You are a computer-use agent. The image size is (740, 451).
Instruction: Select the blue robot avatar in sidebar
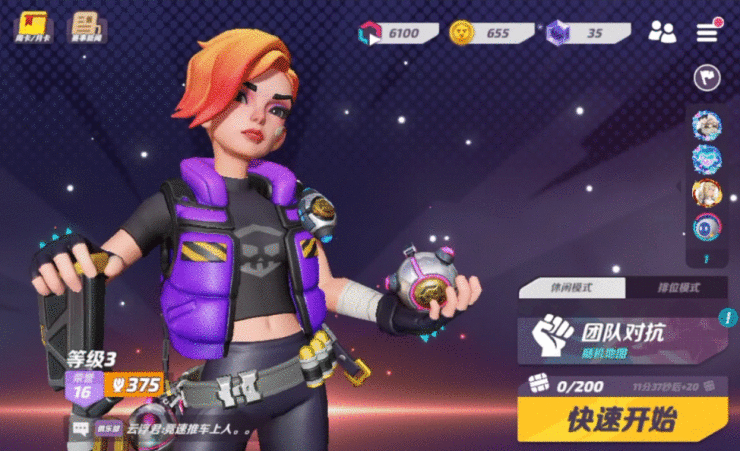(x=706, y=227)
